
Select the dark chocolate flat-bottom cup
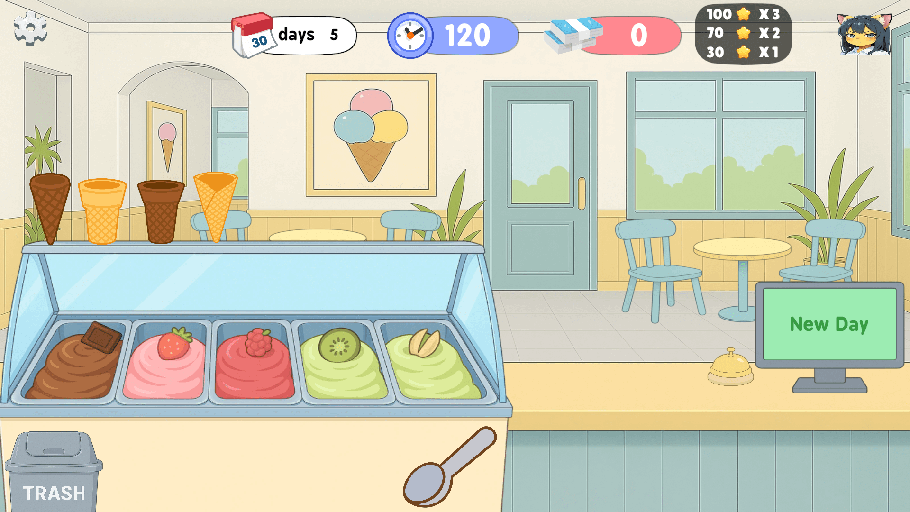[x=161, y=211]
